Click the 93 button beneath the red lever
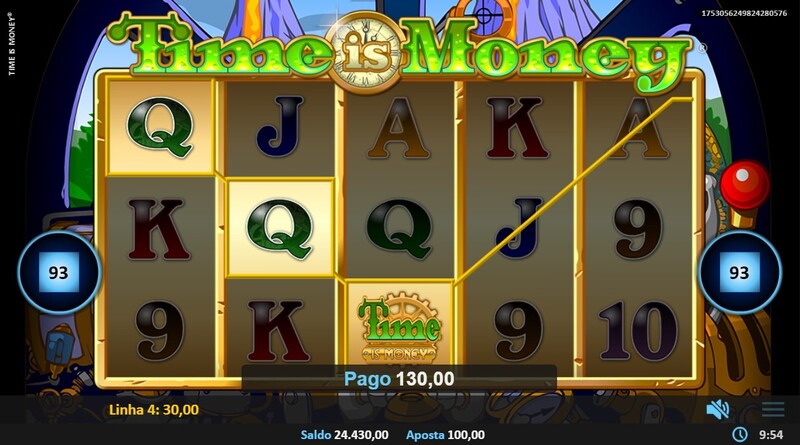800x445 pixels. pos(739,272)
